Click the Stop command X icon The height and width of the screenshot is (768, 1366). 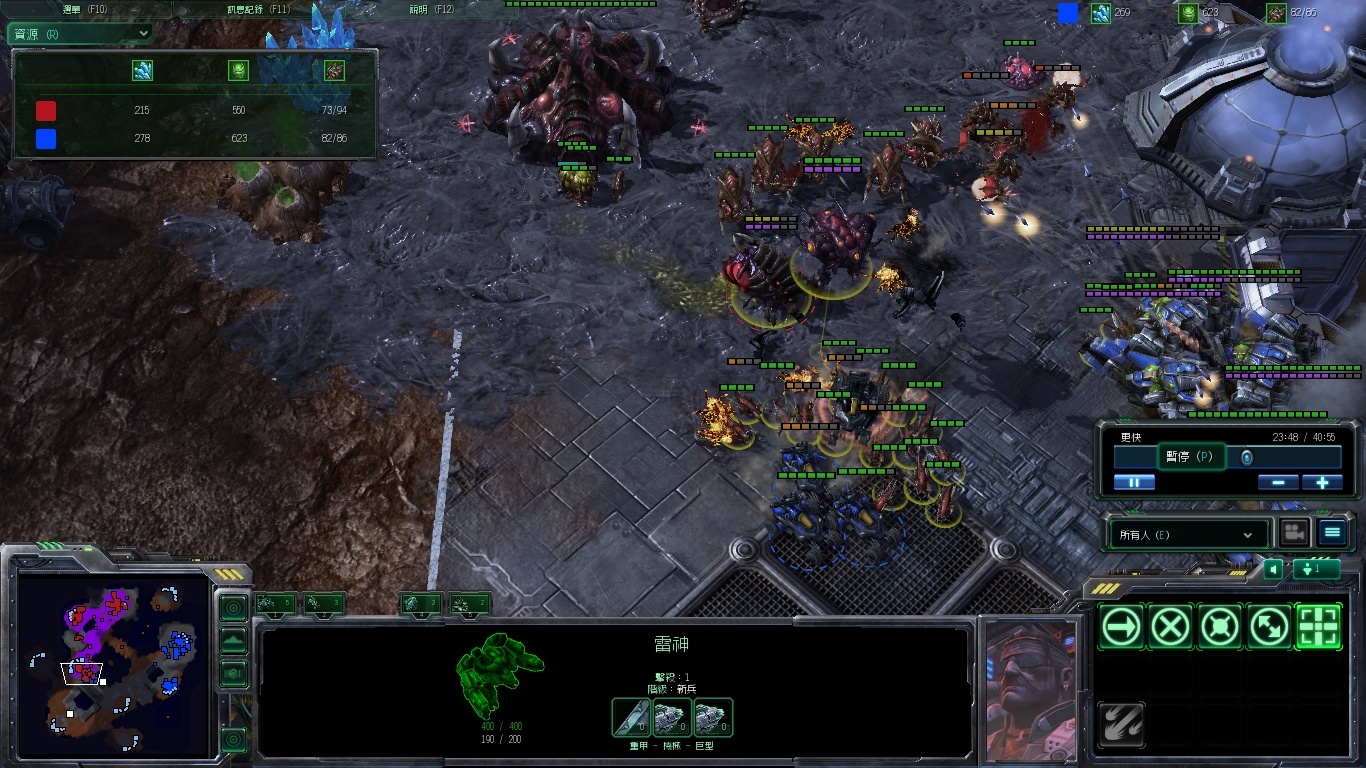coord(1170,627)
